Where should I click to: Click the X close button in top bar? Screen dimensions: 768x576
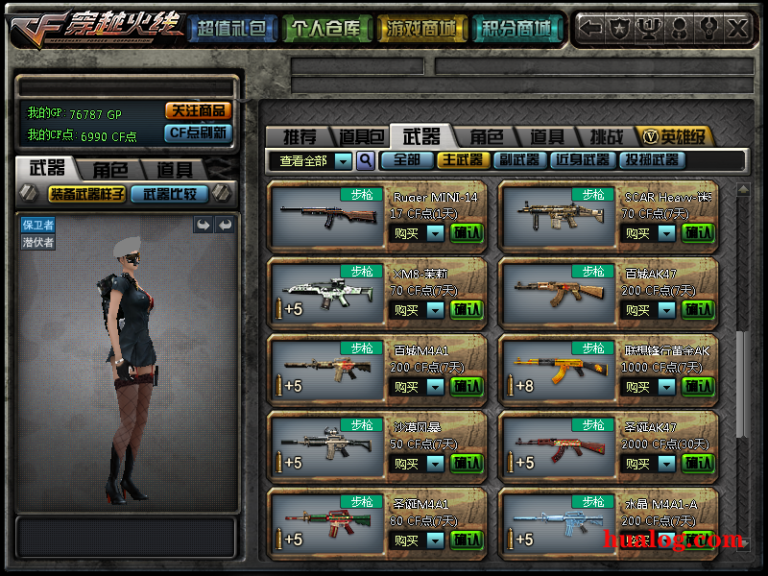point(738,28)
